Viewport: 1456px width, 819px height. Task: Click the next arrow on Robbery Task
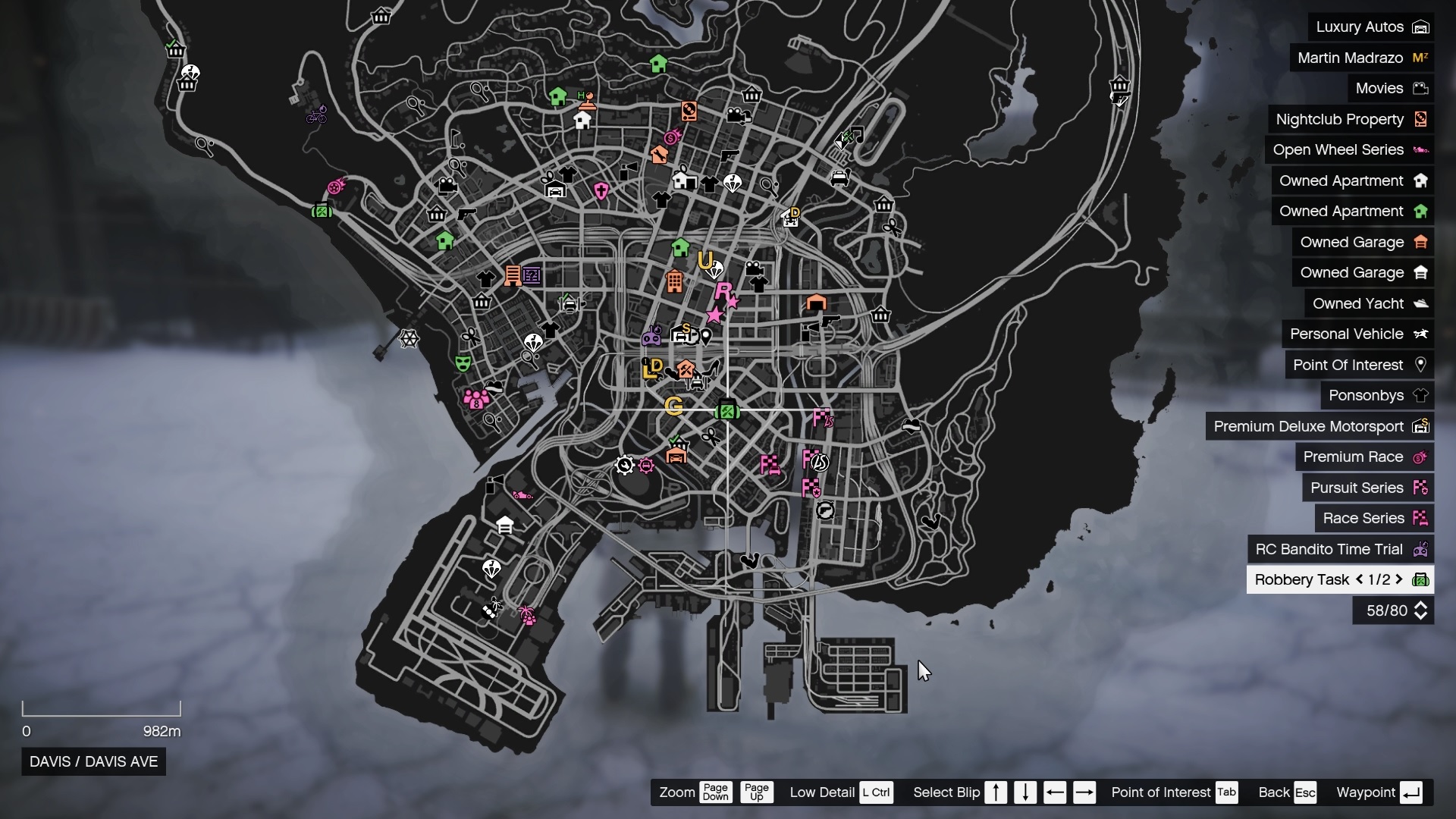pyautogui.click(x=1401, y=579)
